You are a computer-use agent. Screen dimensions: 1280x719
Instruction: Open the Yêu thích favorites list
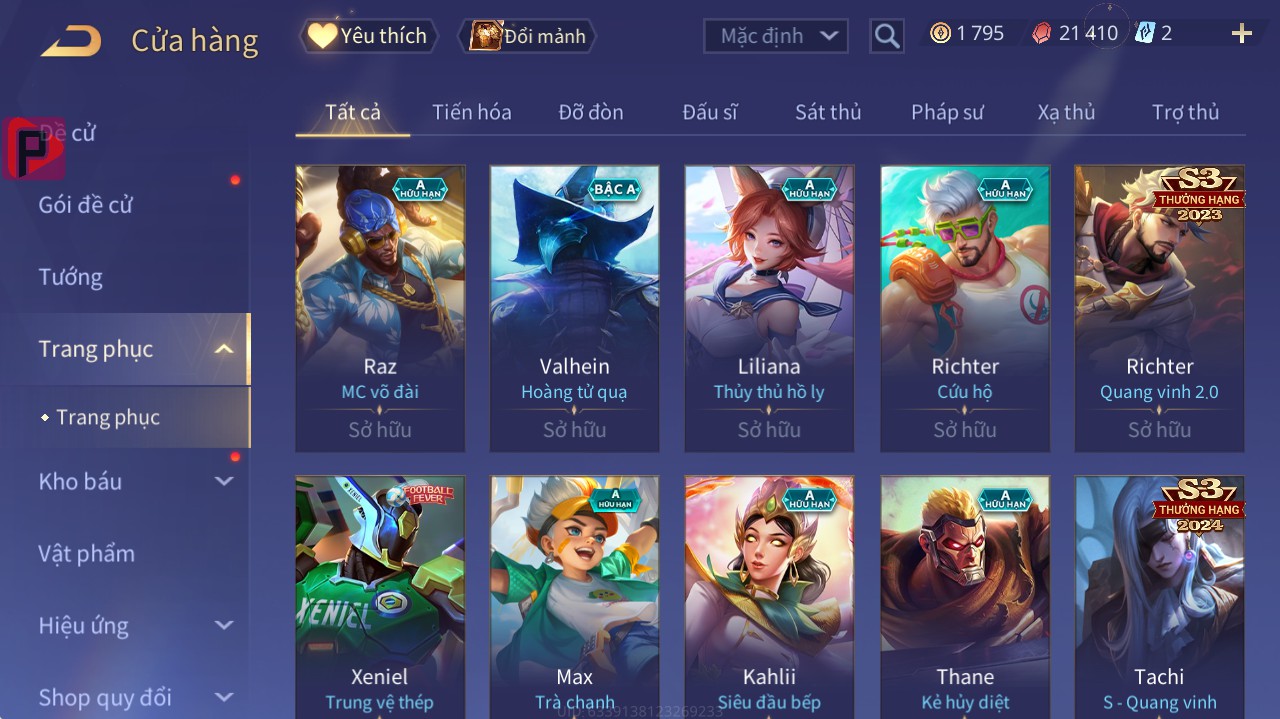click(369, 36)
